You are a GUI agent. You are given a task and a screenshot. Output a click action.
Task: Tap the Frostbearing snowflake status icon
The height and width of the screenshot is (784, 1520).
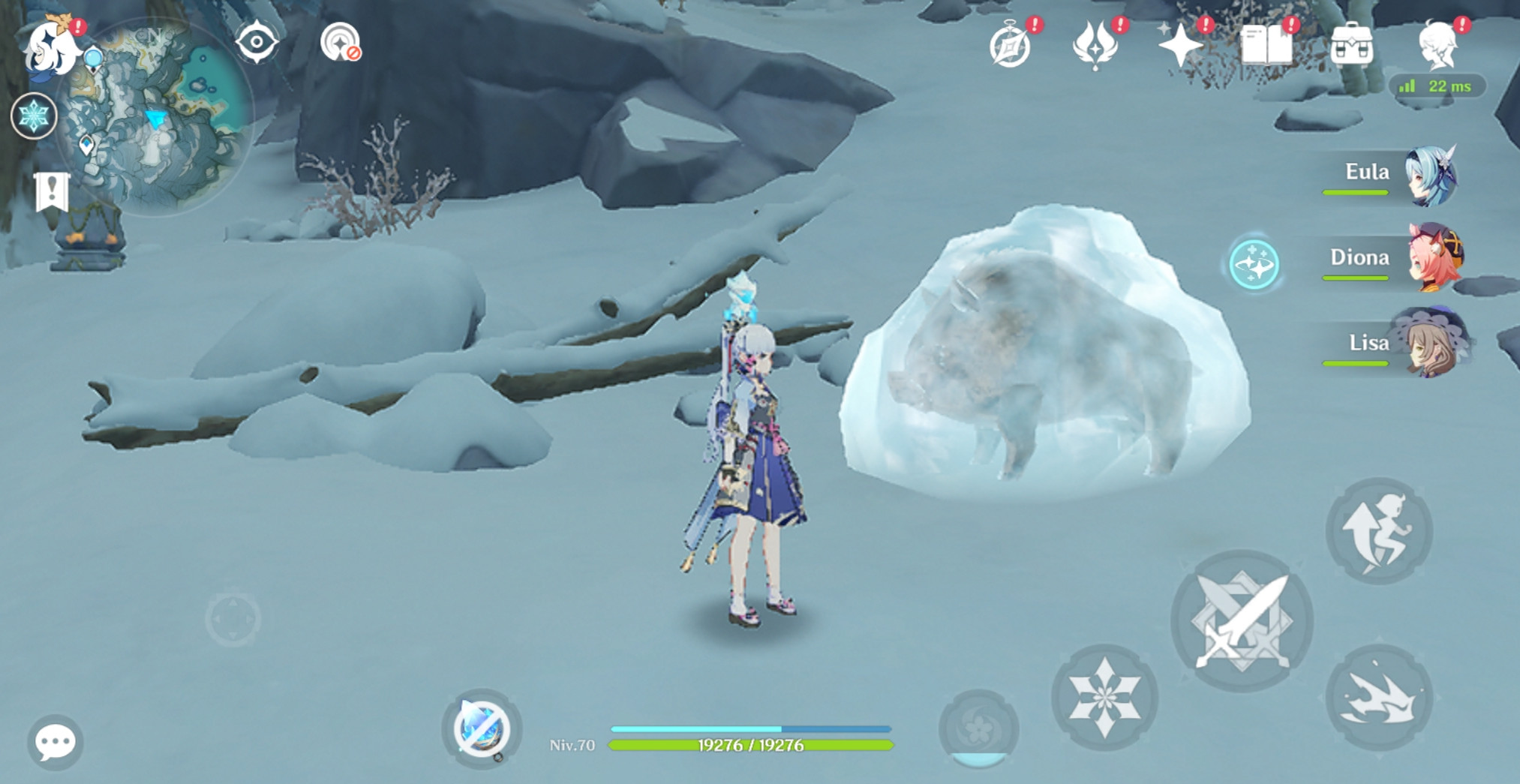33,116
